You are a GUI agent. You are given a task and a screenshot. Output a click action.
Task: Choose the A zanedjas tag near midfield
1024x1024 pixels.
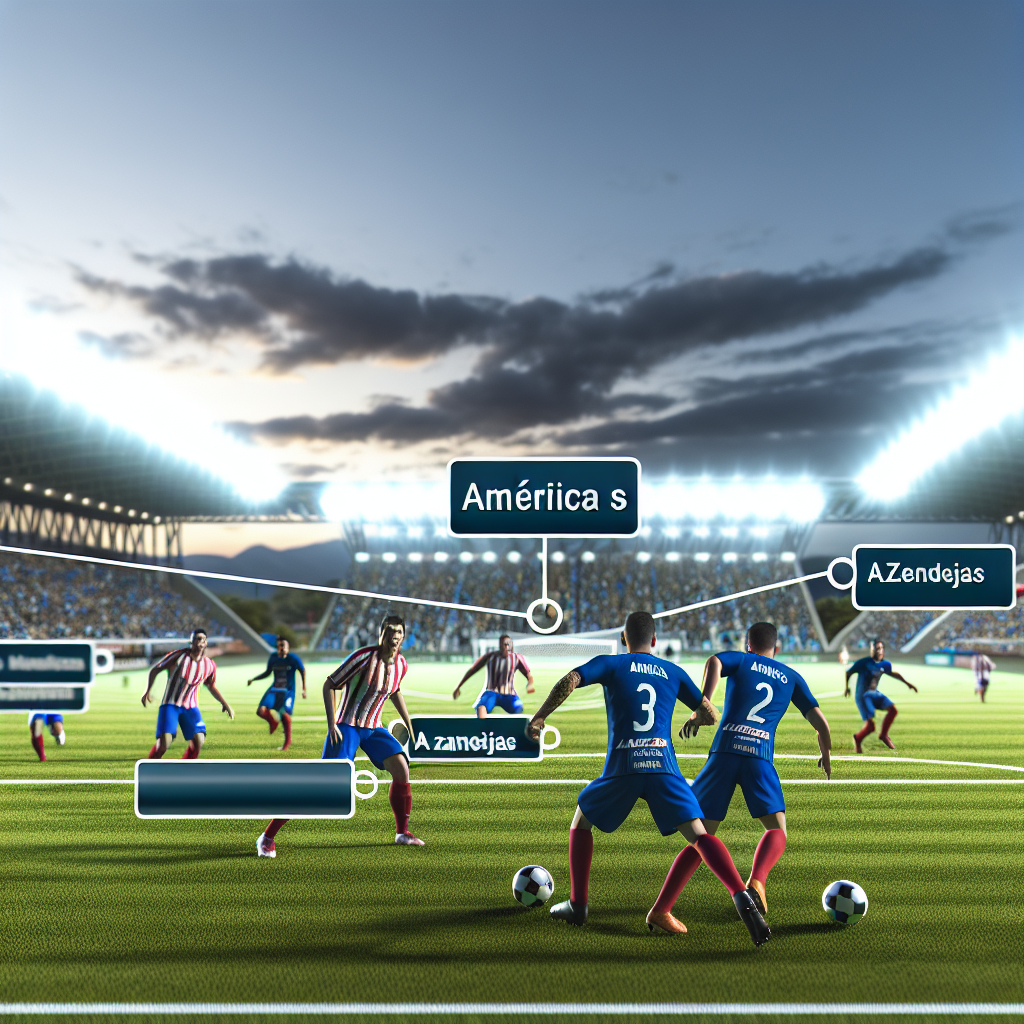pos(473,739)
